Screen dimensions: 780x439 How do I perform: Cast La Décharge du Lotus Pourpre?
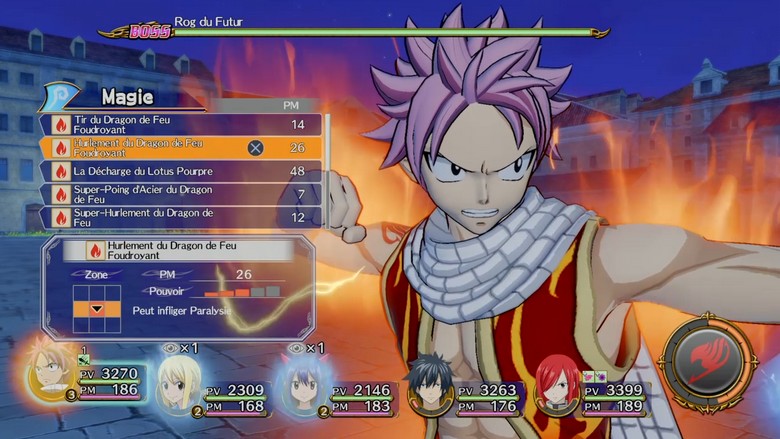(180, 171)
